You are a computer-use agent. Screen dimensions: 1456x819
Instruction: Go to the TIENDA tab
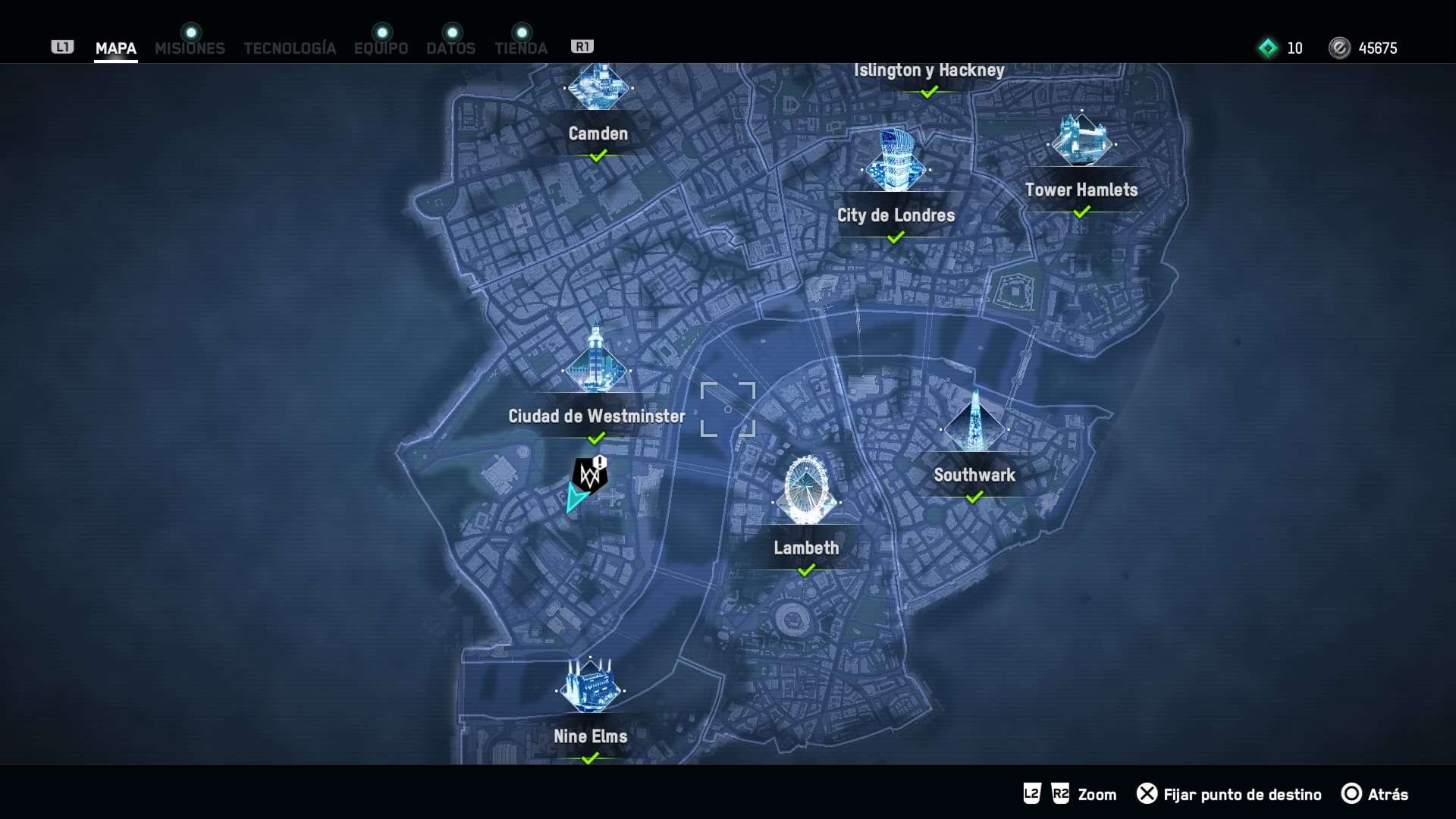point(521,48)
